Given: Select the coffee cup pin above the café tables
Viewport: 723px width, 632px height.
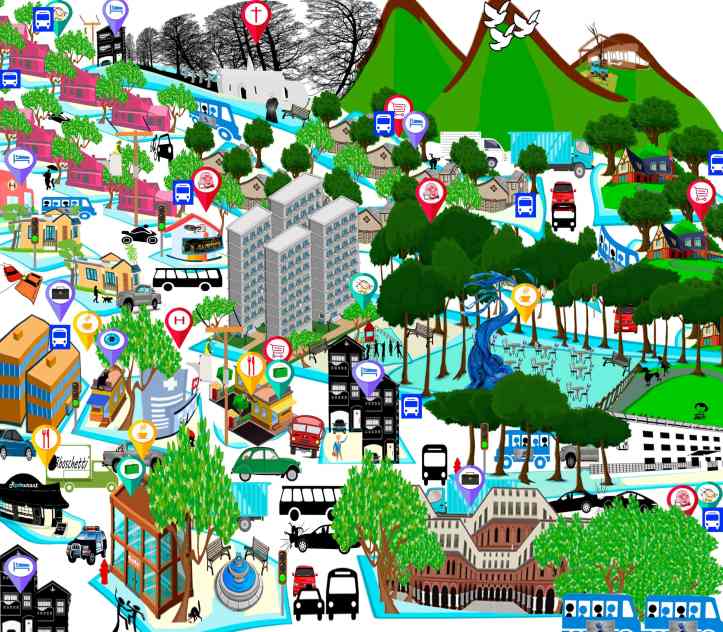Looking at the screenshot, I should point(524,297).
